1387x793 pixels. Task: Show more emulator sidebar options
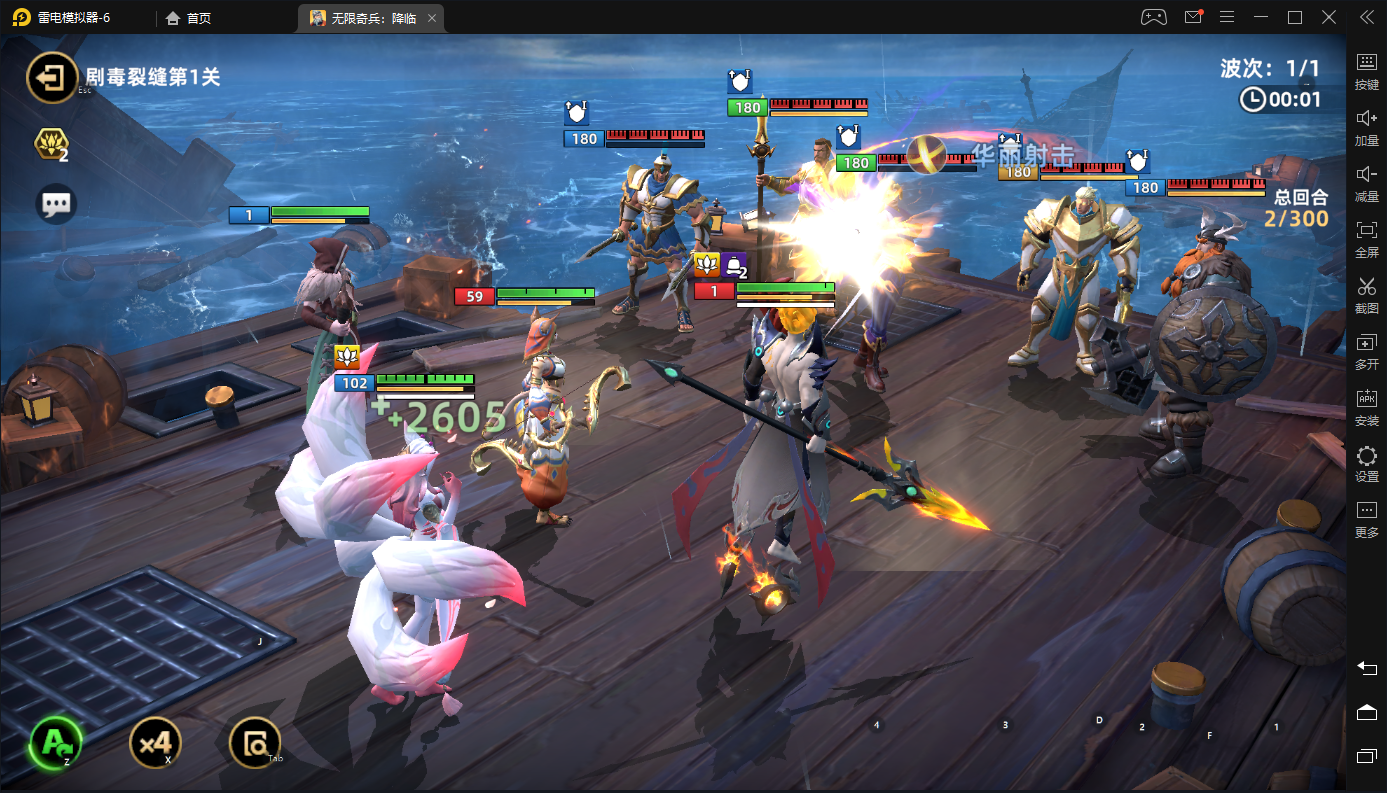pos(1366,517)
